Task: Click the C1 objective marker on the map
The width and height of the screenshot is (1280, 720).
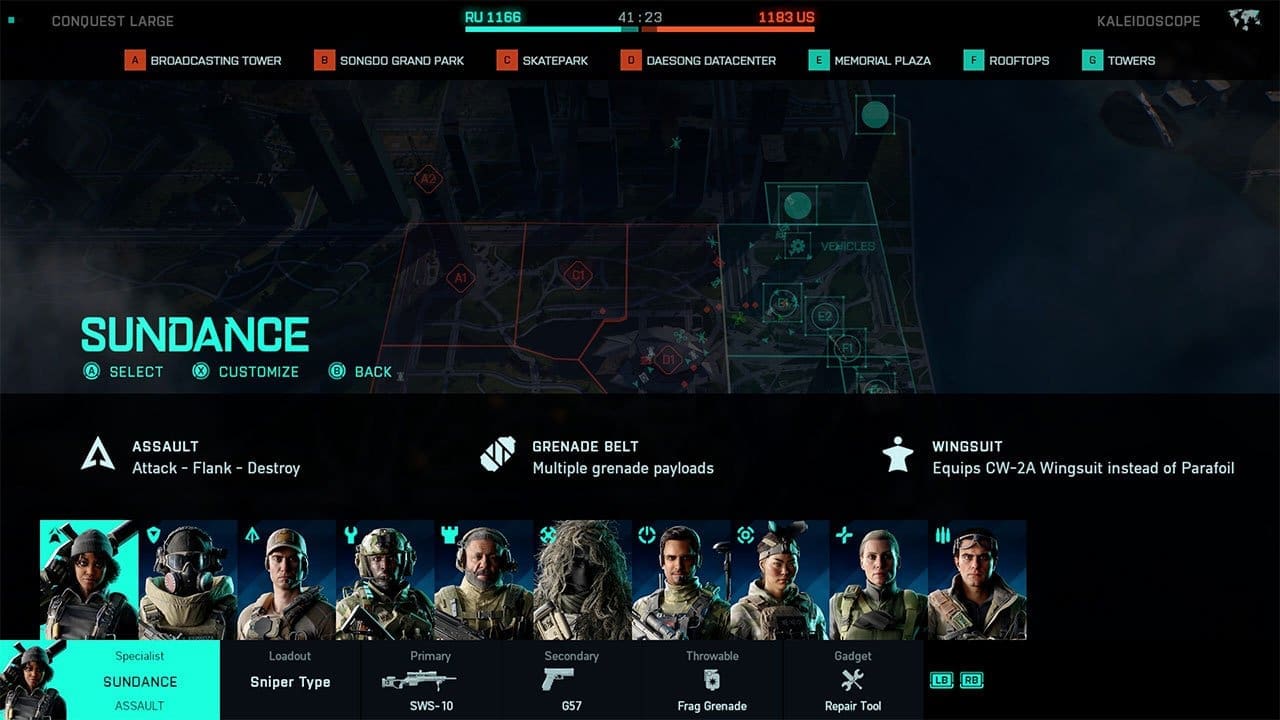Action: click(x=576, y=274)
